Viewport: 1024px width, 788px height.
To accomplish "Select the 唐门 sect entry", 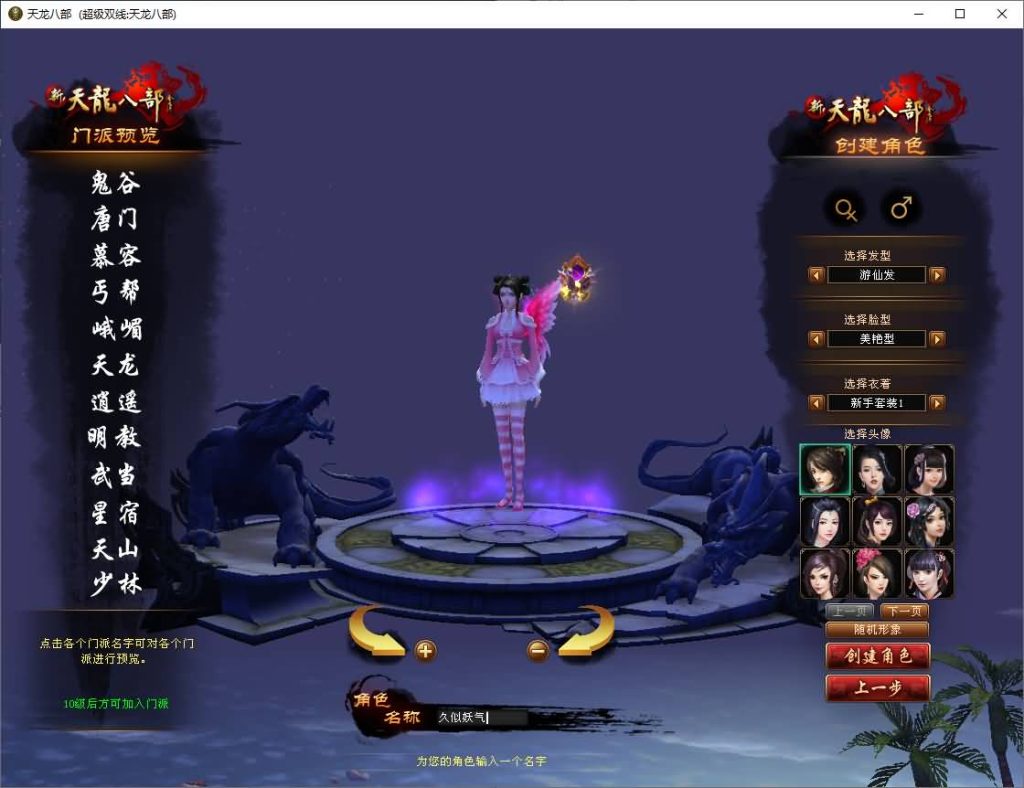I will (x=116, y=219).
